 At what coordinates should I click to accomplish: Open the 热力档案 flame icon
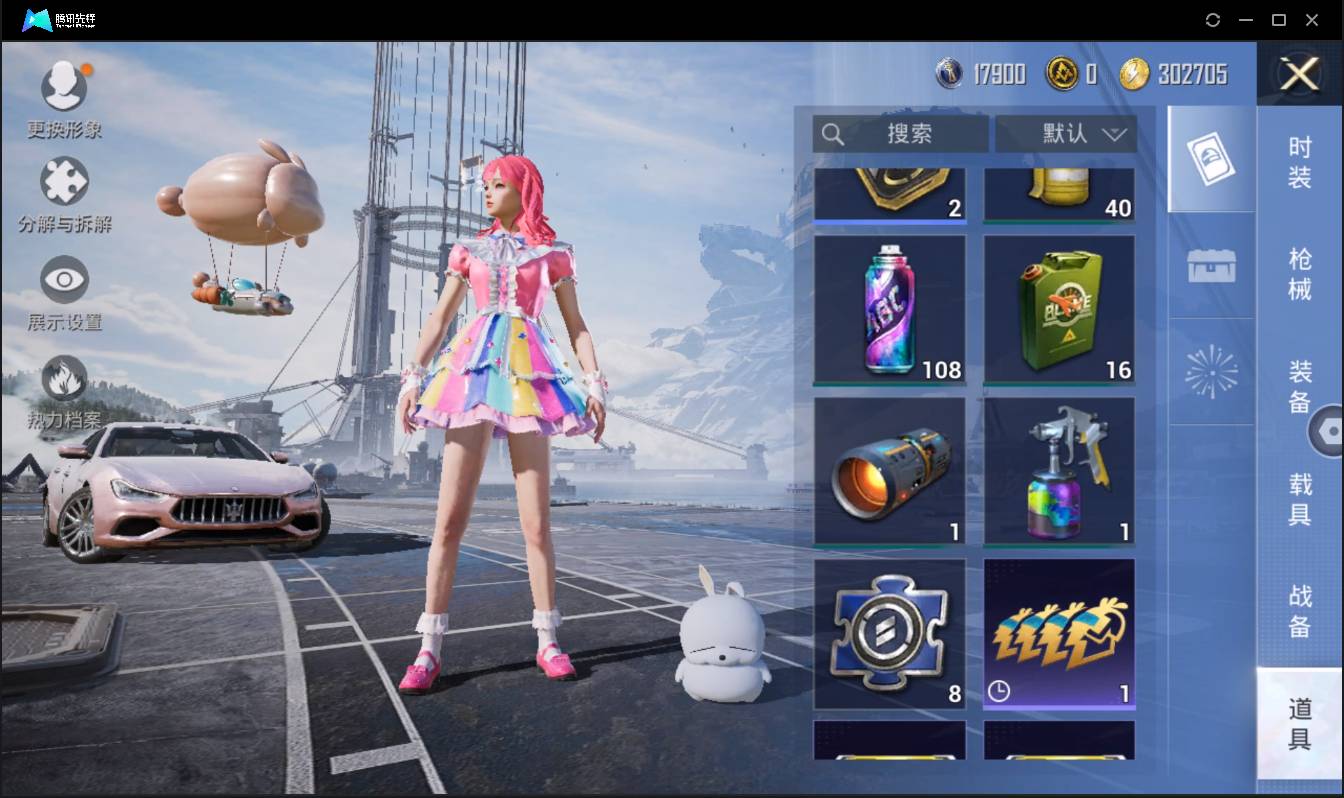click(64, 380)
